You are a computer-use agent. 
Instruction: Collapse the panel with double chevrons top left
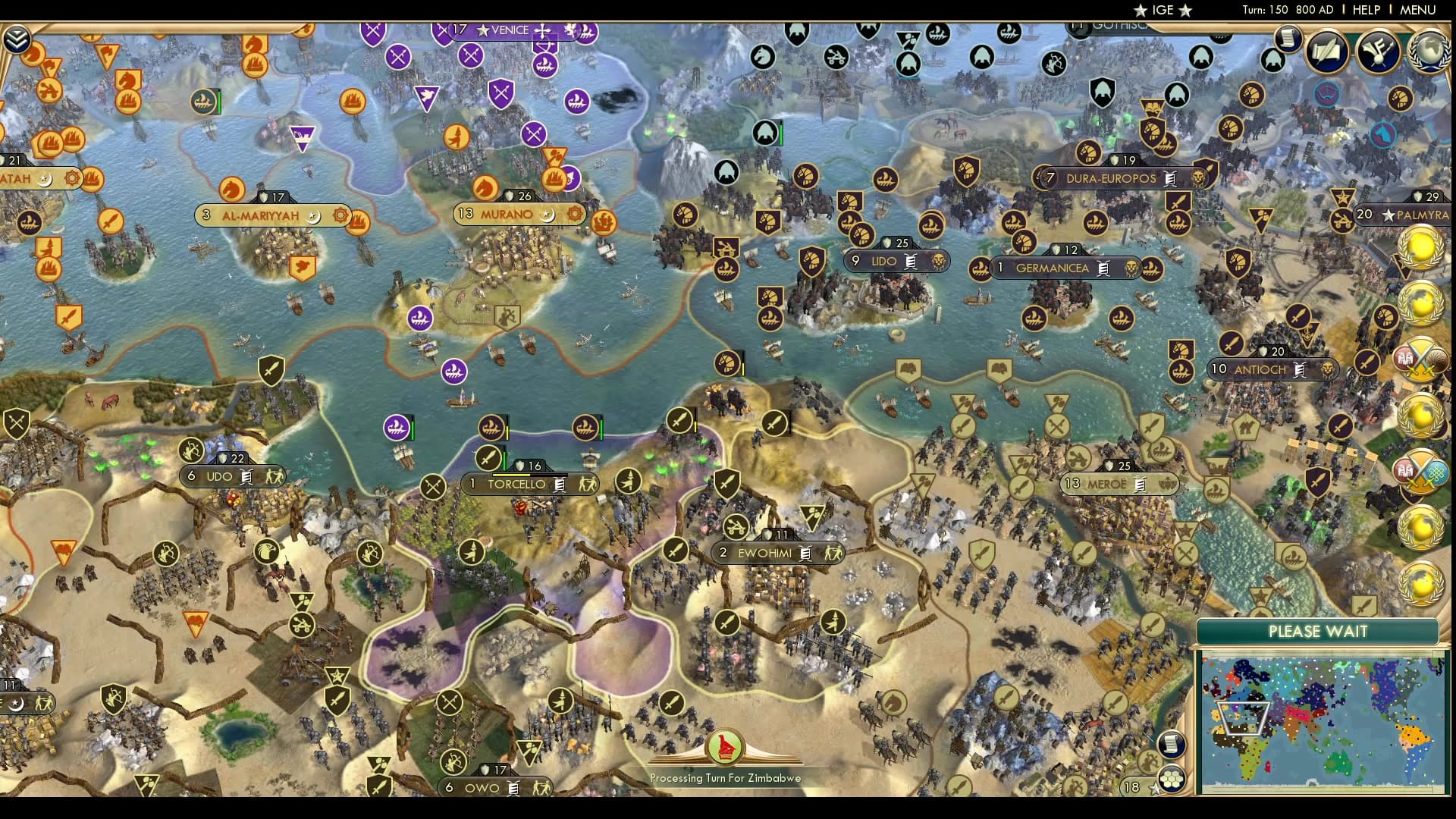pos(18,36)
